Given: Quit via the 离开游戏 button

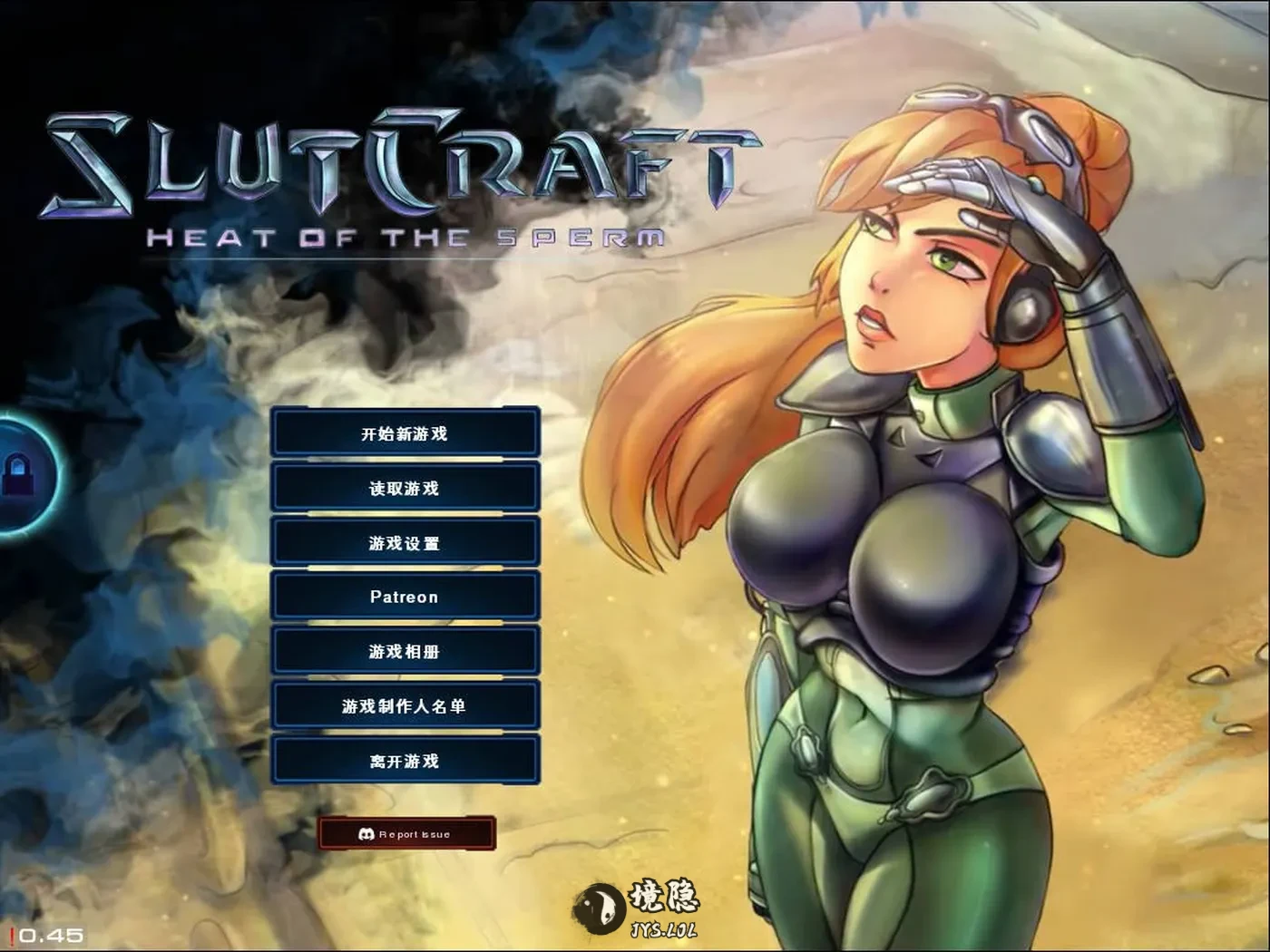Looking at the screenshot, I should click(405, 760).
